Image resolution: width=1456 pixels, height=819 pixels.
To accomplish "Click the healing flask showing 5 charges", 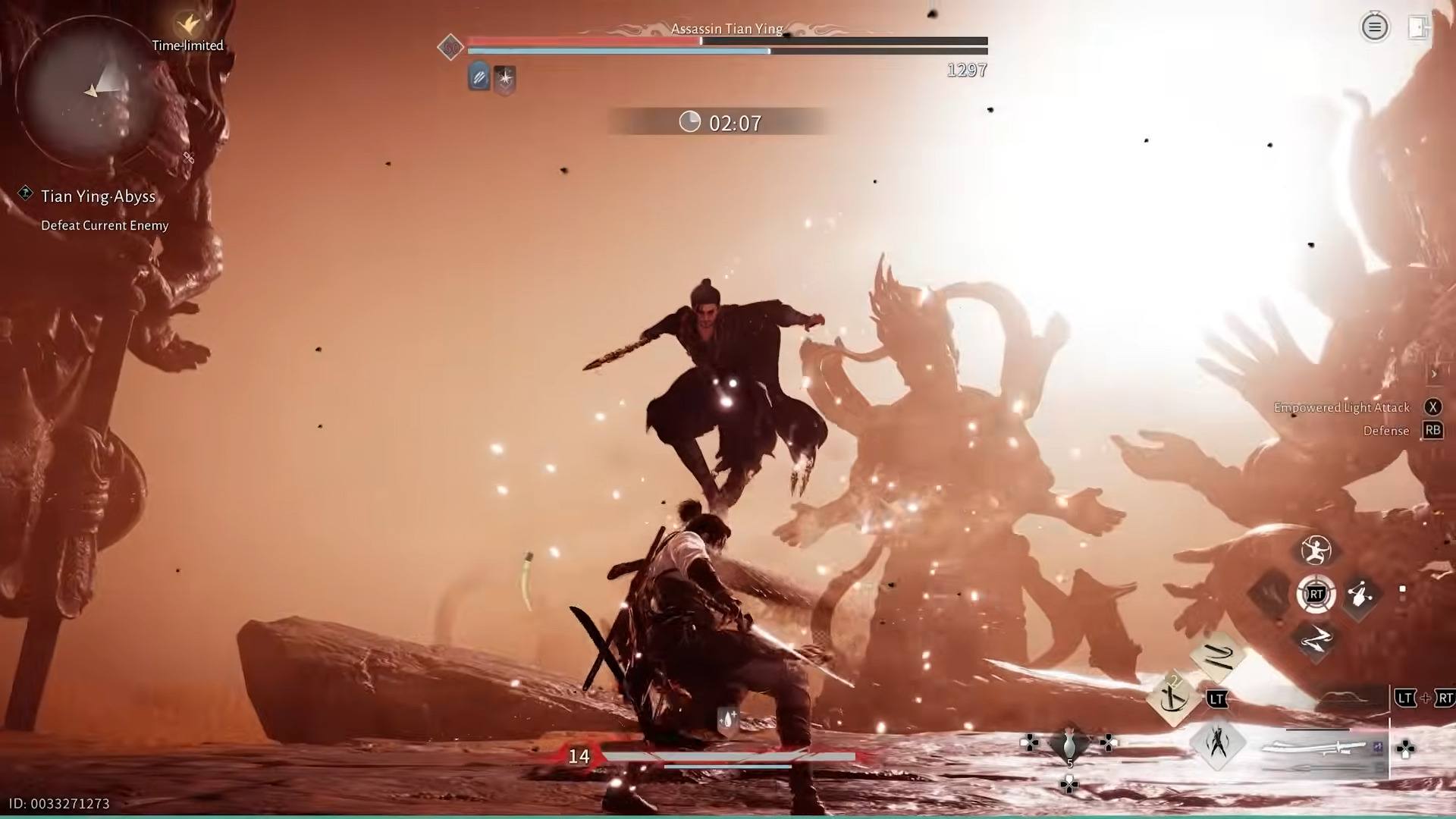I will [x=1070, y=747].
